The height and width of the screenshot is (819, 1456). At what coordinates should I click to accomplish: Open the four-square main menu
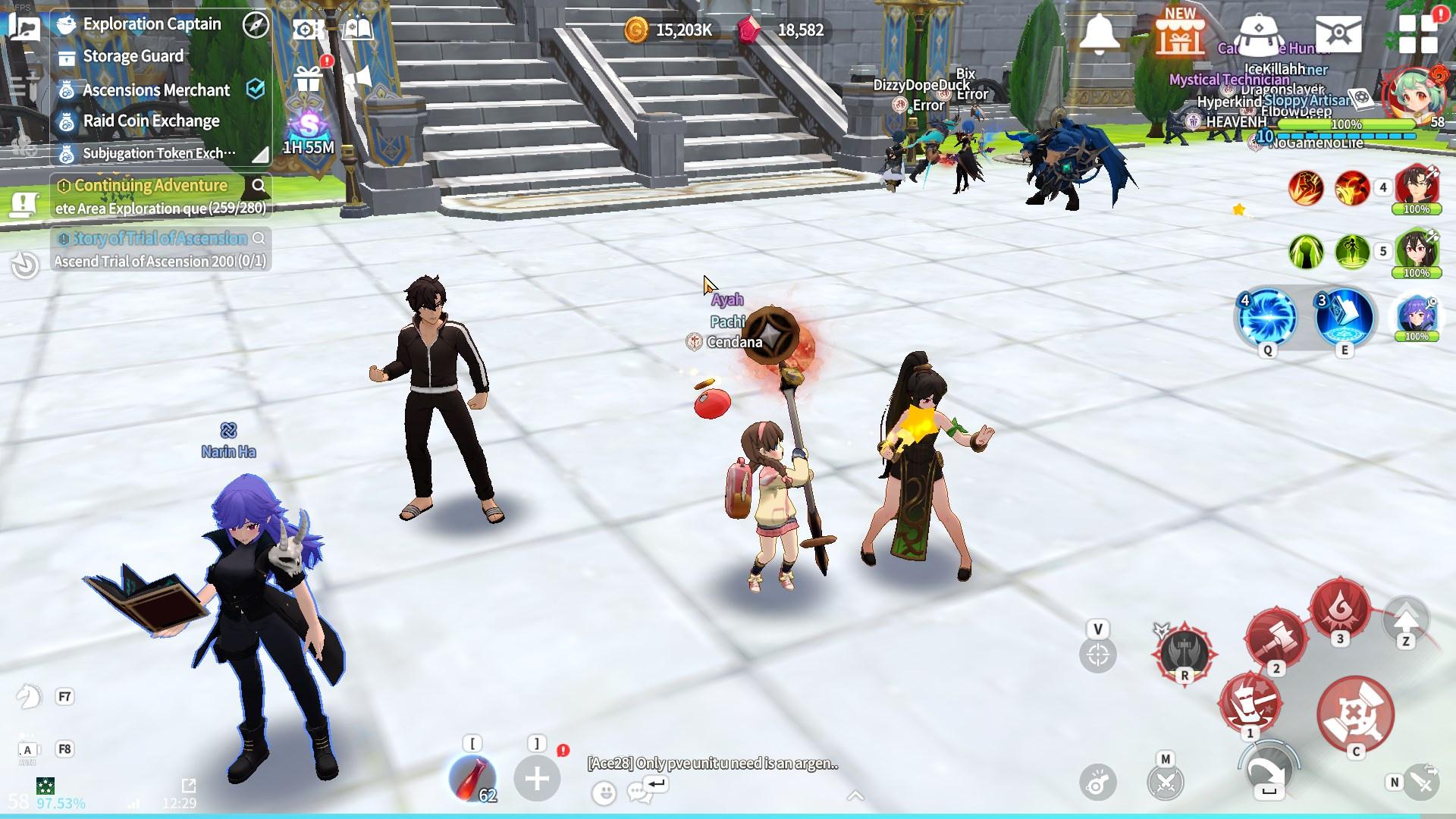[x=1417, y=33]
